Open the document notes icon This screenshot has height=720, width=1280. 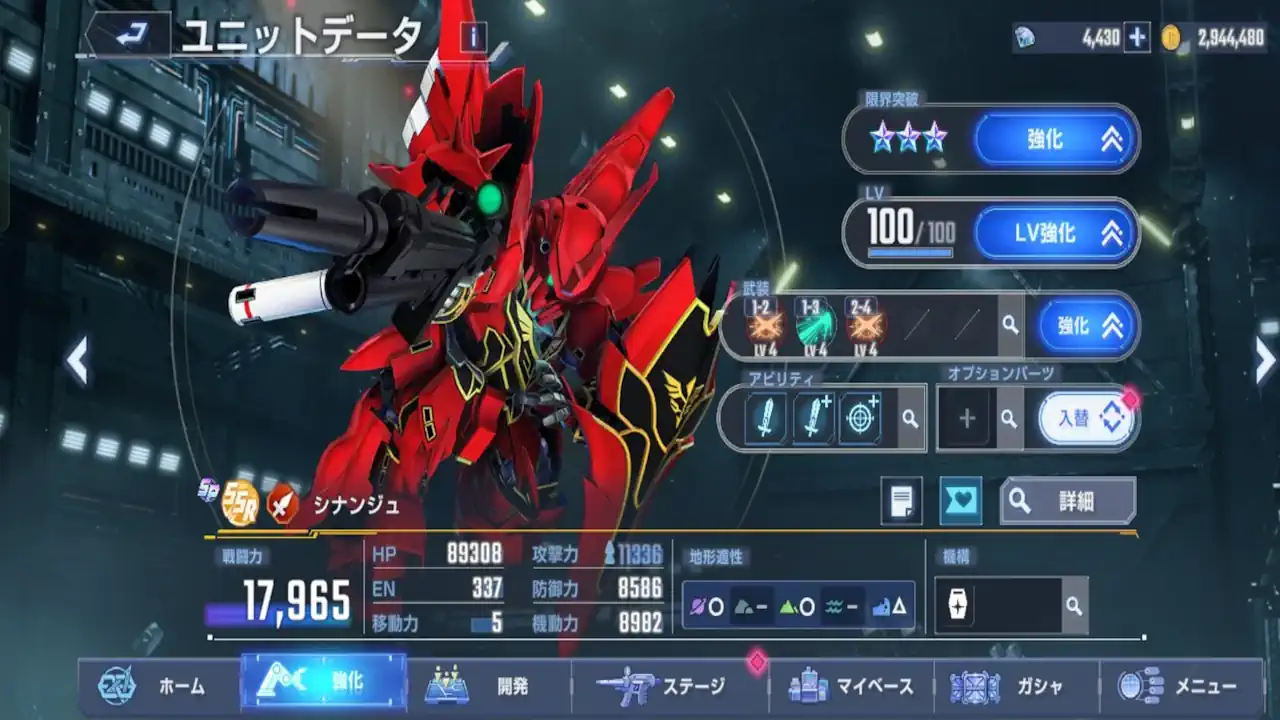point(901,501)
